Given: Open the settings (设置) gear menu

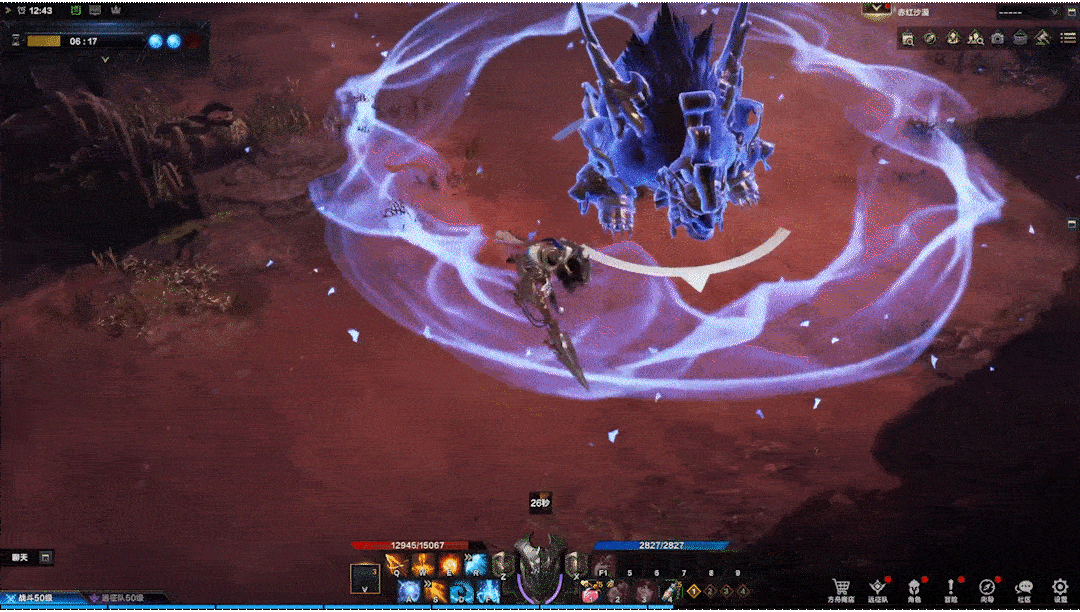Looking at the screenshot, I should (x=1060, y=587).
